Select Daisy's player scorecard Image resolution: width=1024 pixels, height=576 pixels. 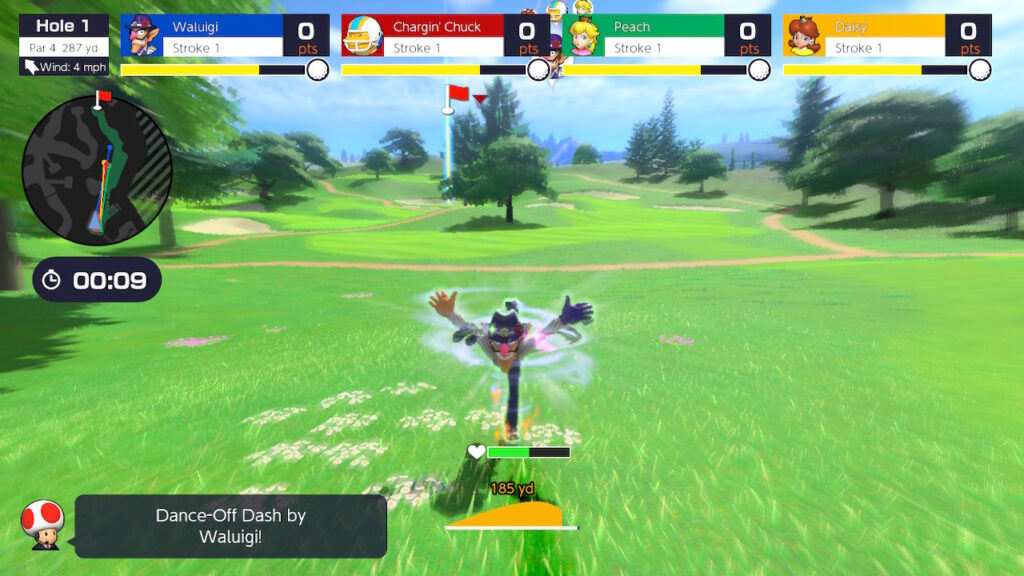pos(887,36)
